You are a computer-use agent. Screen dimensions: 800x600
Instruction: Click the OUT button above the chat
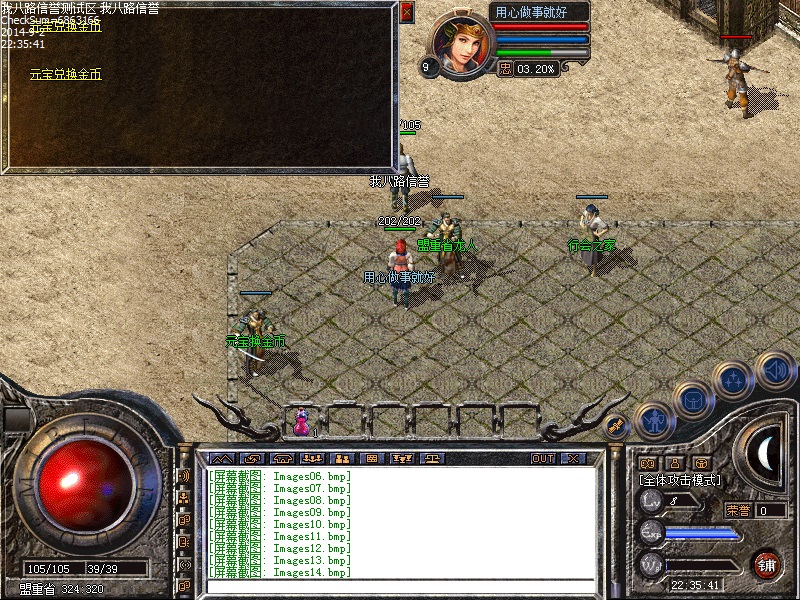(543, 458)
